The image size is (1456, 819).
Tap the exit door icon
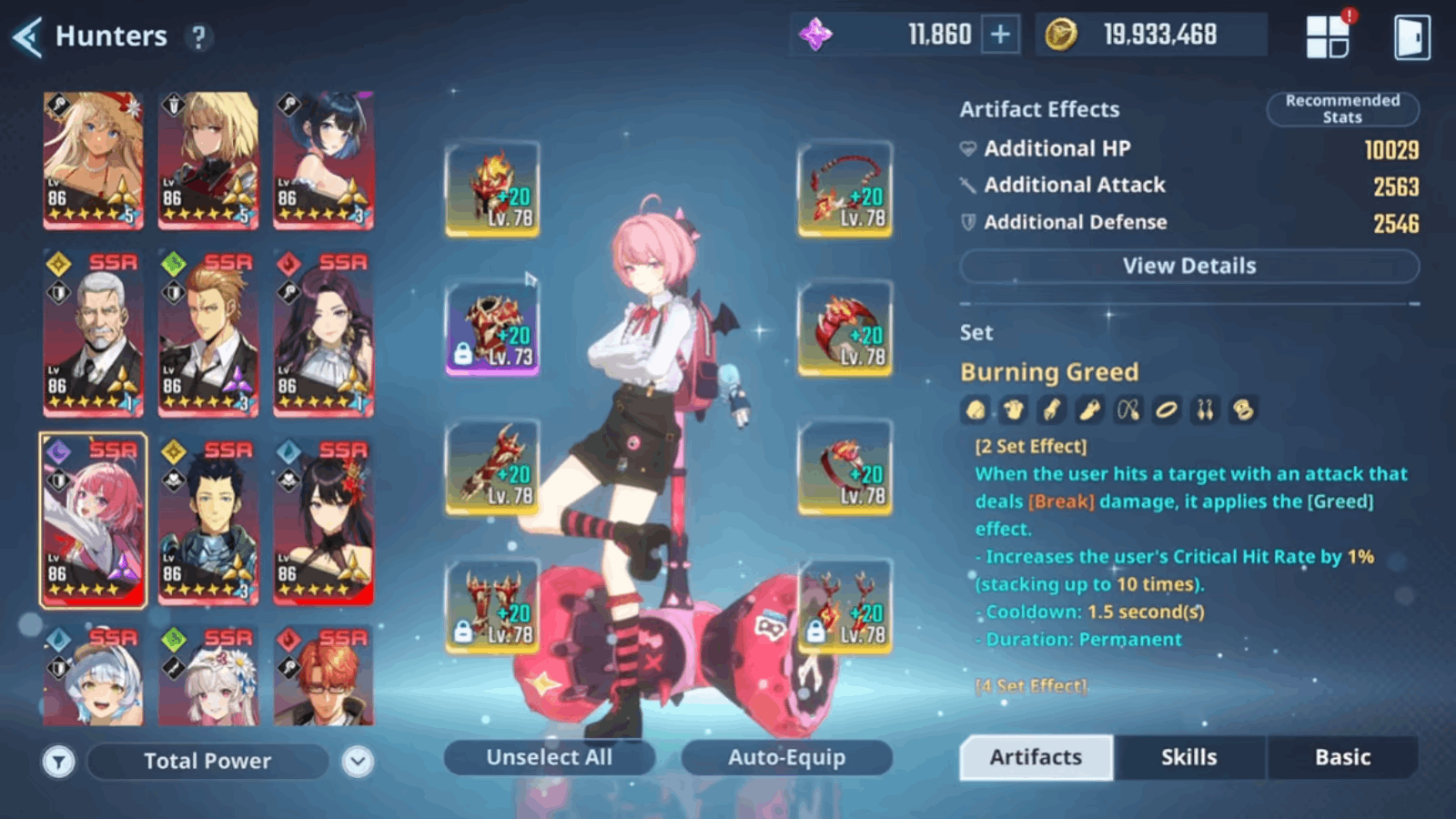pyautogui.click(x=1411, y=37)
